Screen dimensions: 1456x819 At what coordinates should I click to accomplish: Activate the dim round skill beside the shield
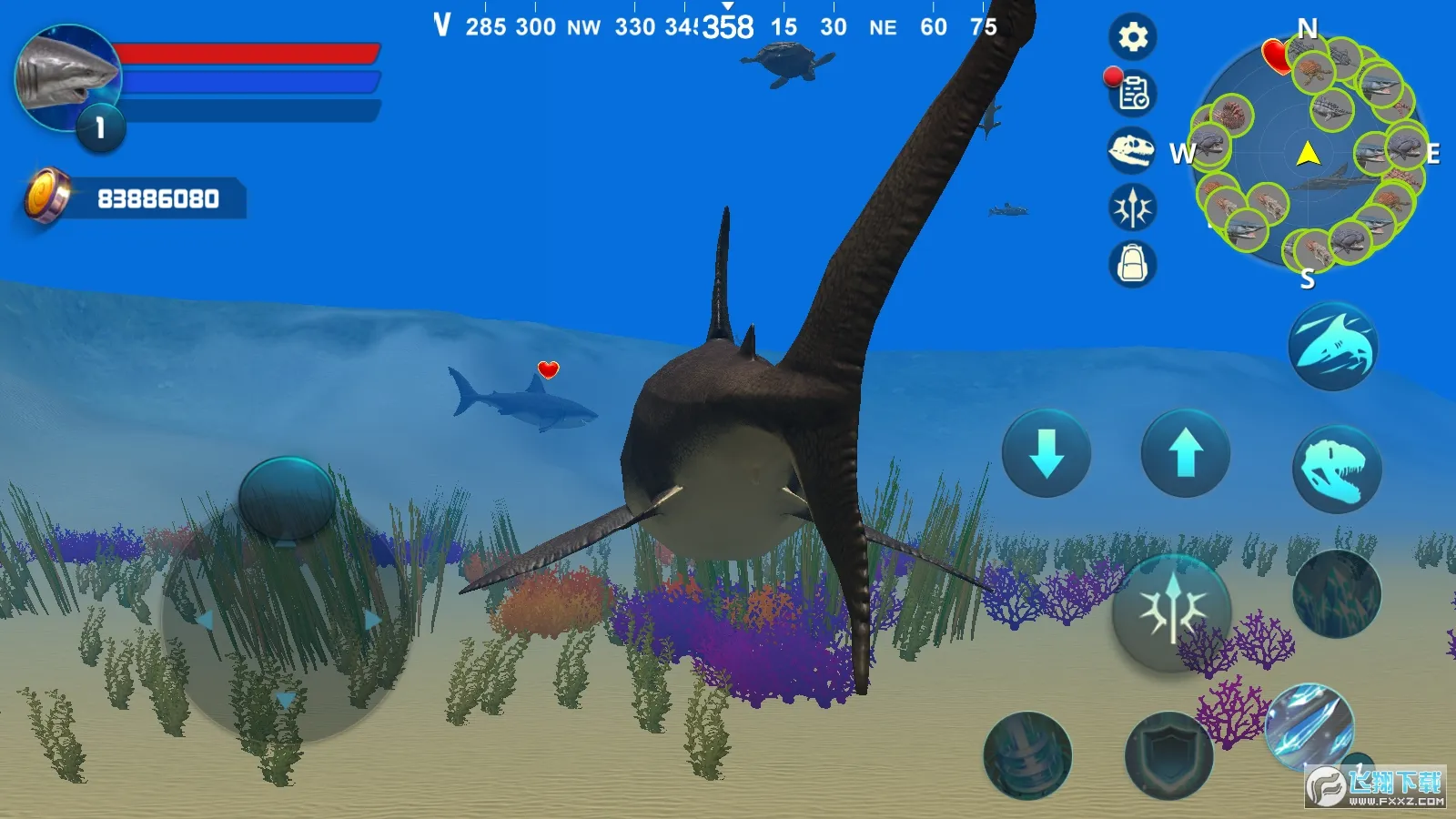pos(1027,755)
